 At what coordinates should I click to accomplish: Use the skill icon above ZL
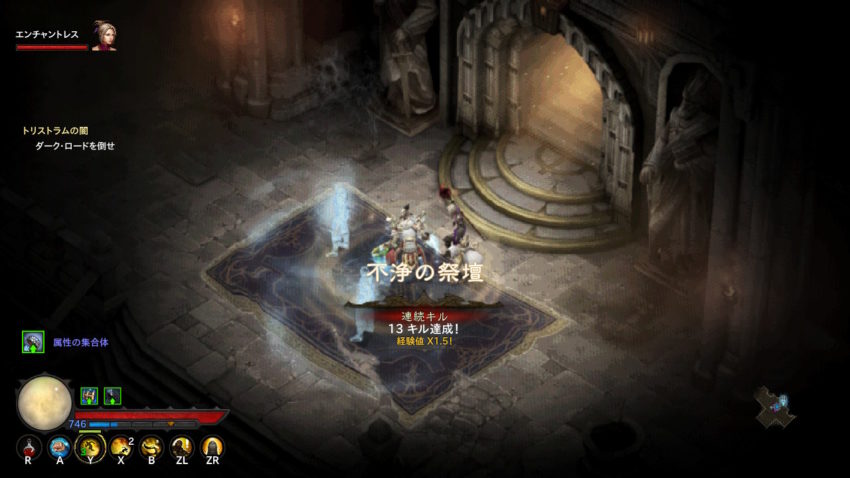click(x=182, y=446)
